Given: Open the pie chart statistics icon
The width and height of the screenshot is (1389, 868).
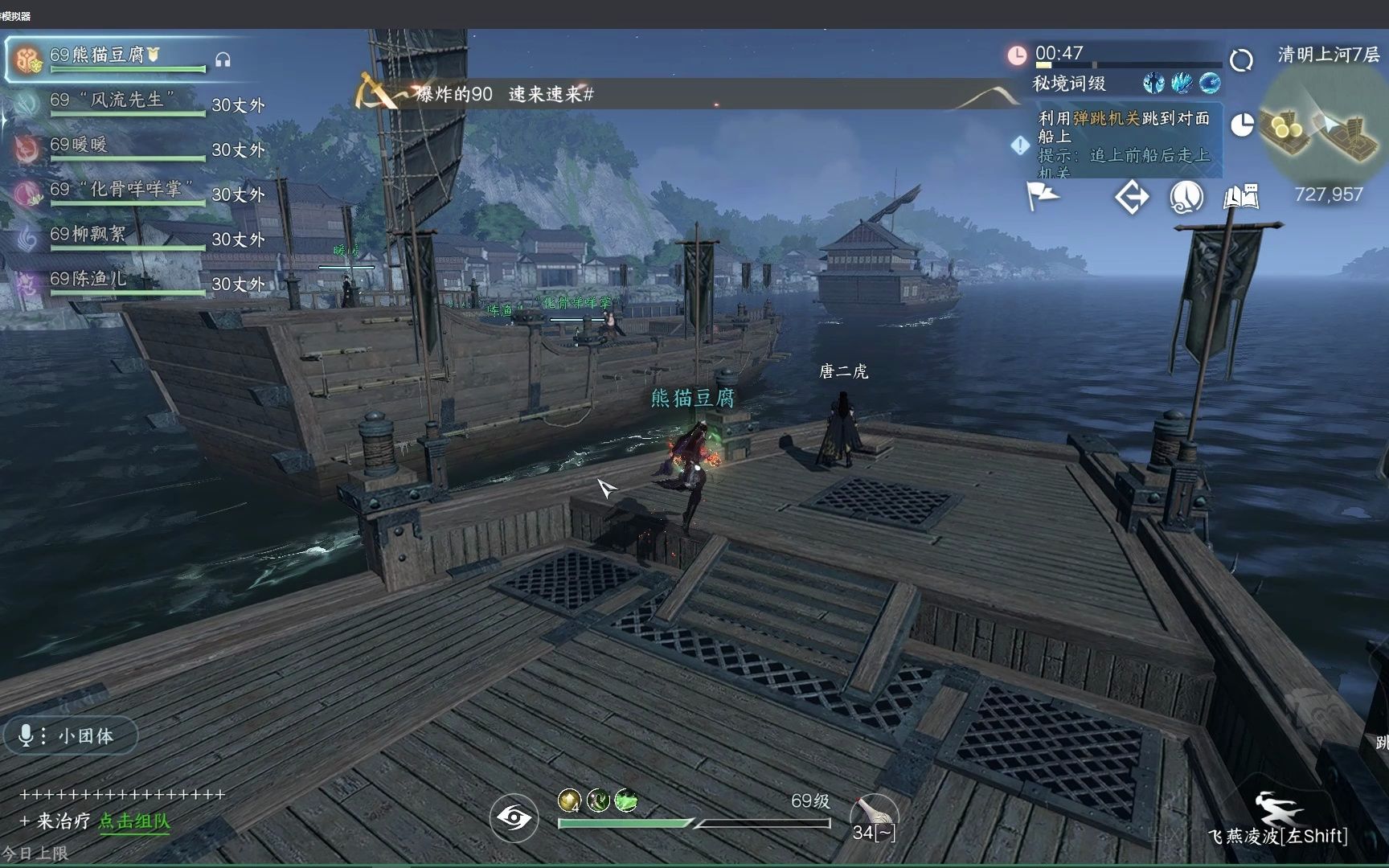Looking at the screenshot, I should 1242,125.
